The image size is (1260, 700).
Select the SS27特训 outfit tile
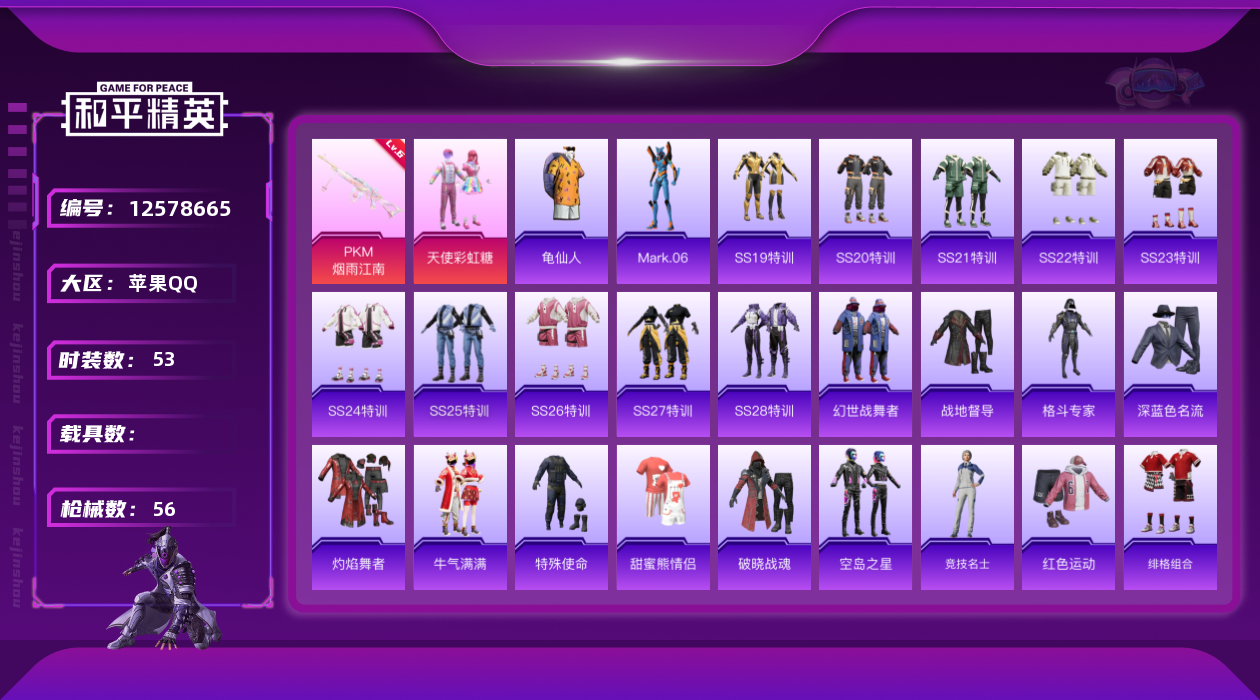(663, 364)
